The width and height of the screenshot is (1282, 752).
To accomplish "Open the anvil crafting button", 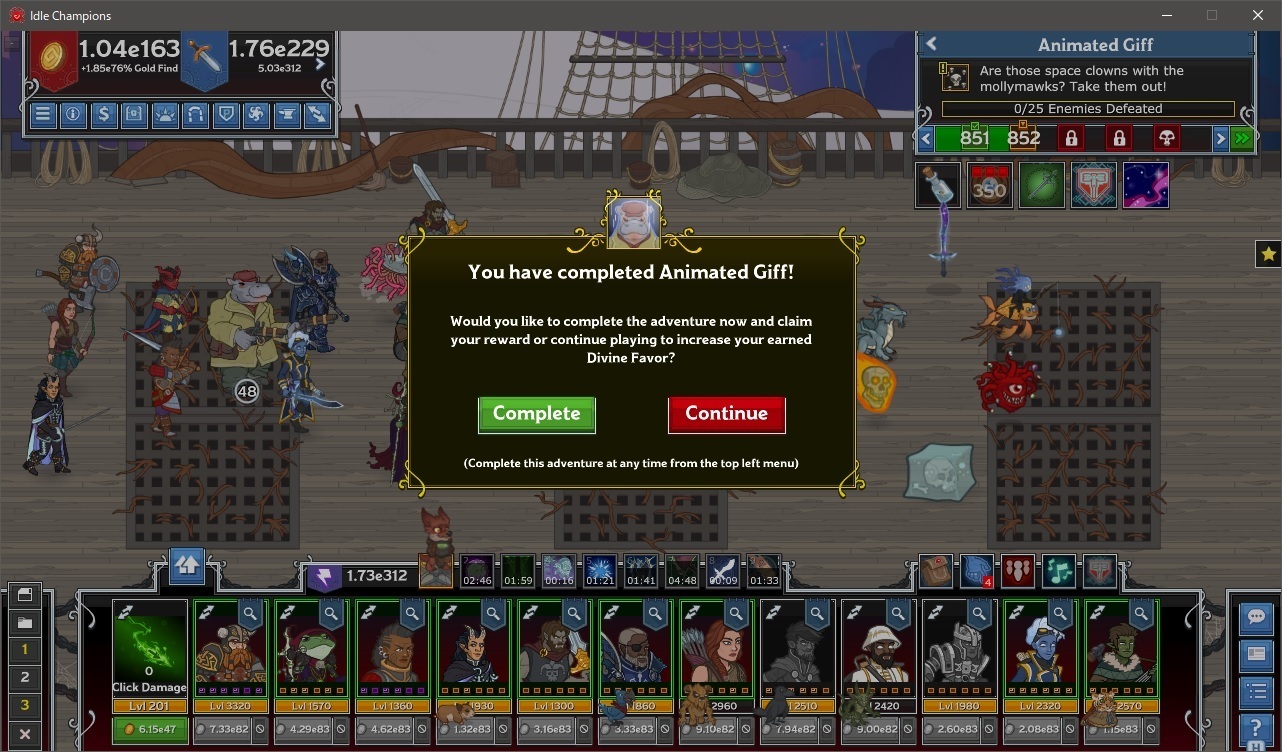I will (x=286, y=114).
